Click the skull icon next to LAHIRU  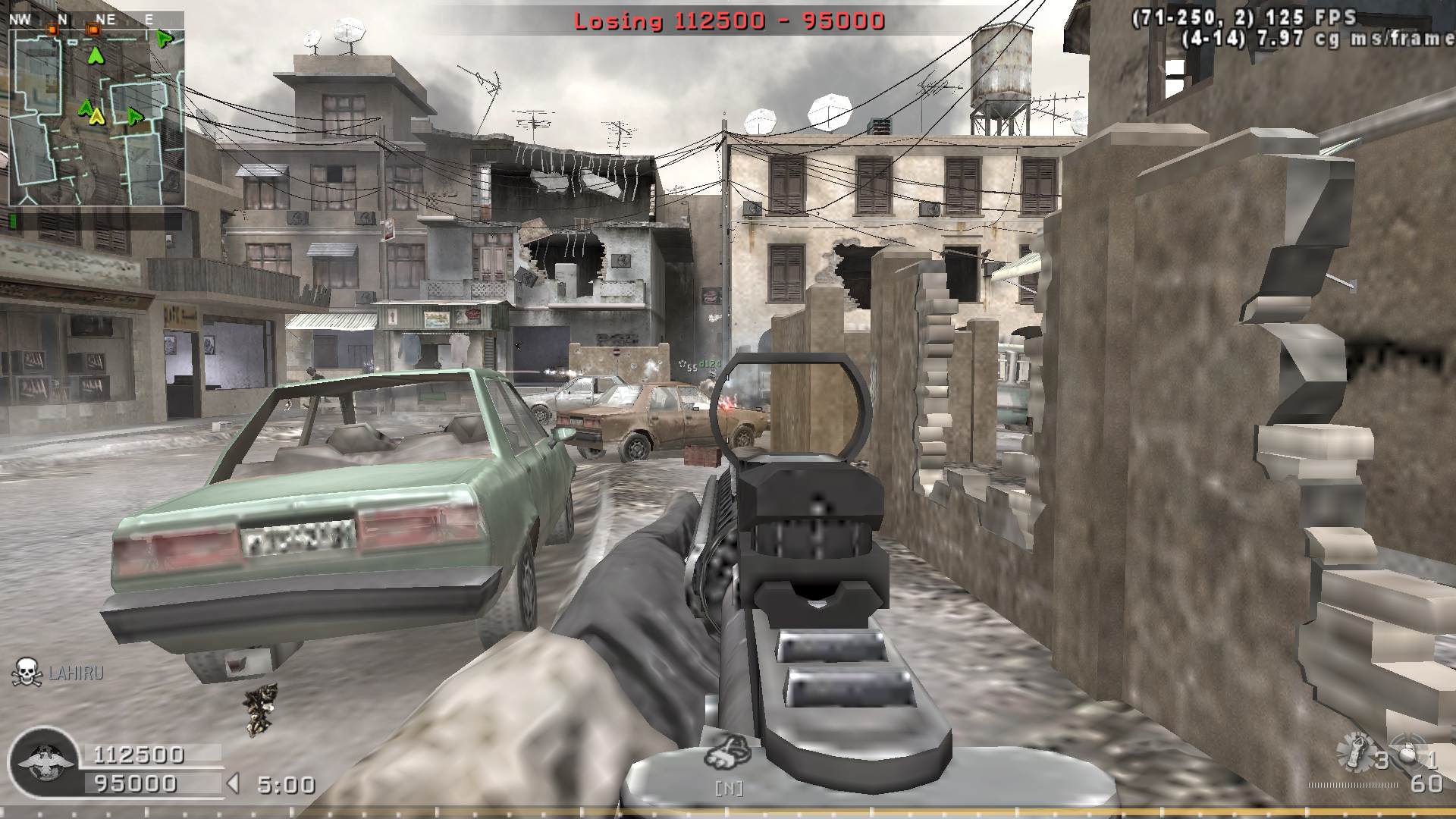pyautogui.click(x=27, y=673)
